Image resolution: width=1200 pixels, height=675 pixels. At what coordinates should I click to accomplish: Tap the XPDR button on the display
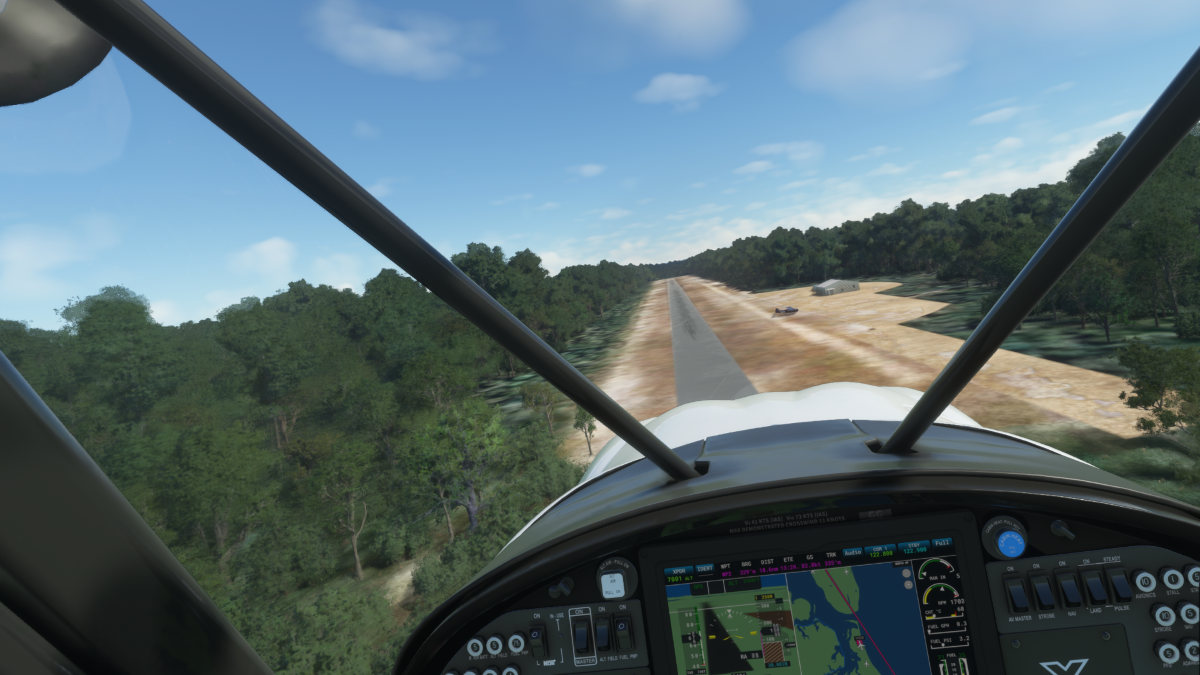tap(679, 568)
